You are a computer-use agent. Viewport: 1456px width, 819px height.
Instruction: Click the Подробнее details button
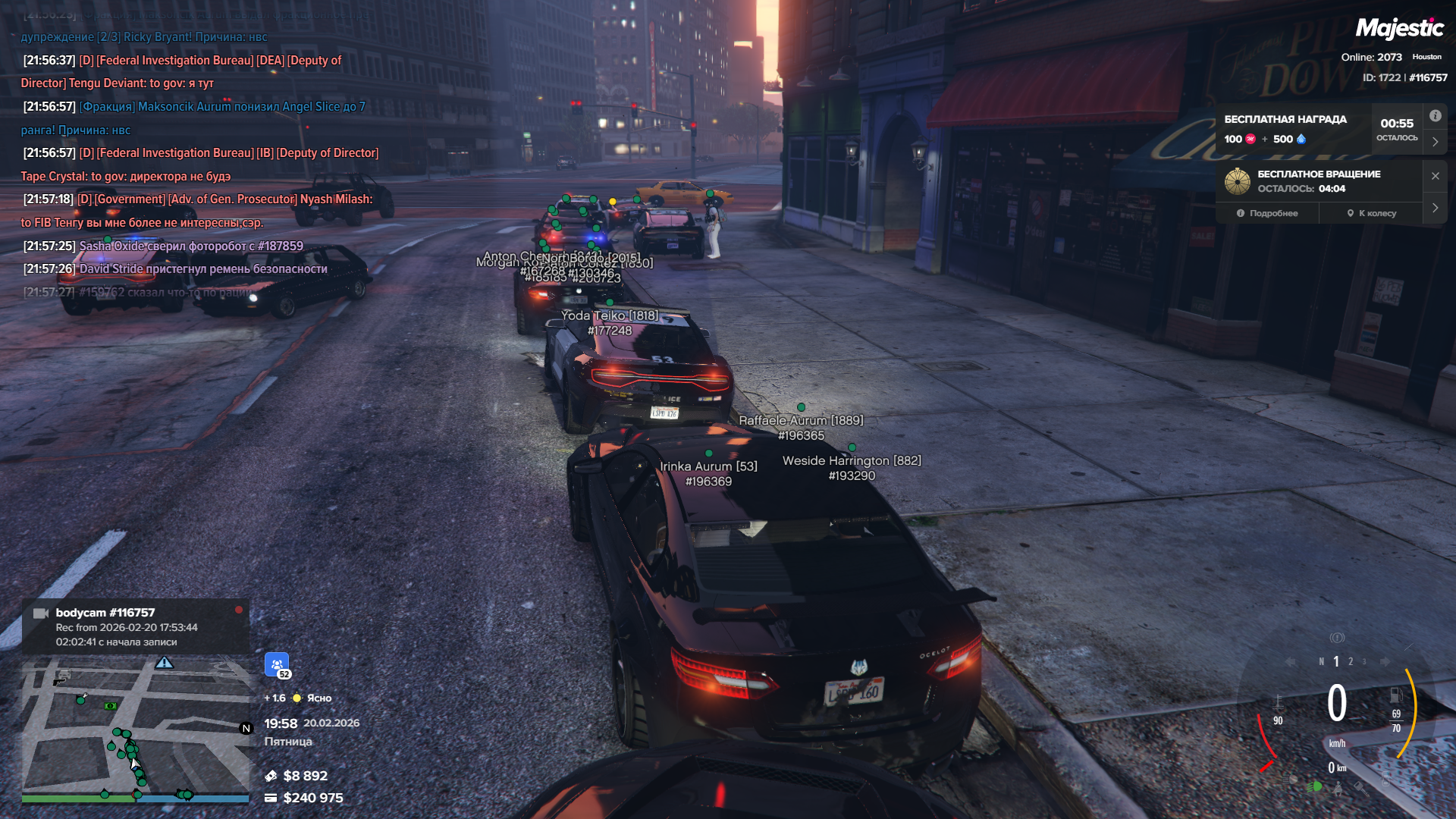1267,213
